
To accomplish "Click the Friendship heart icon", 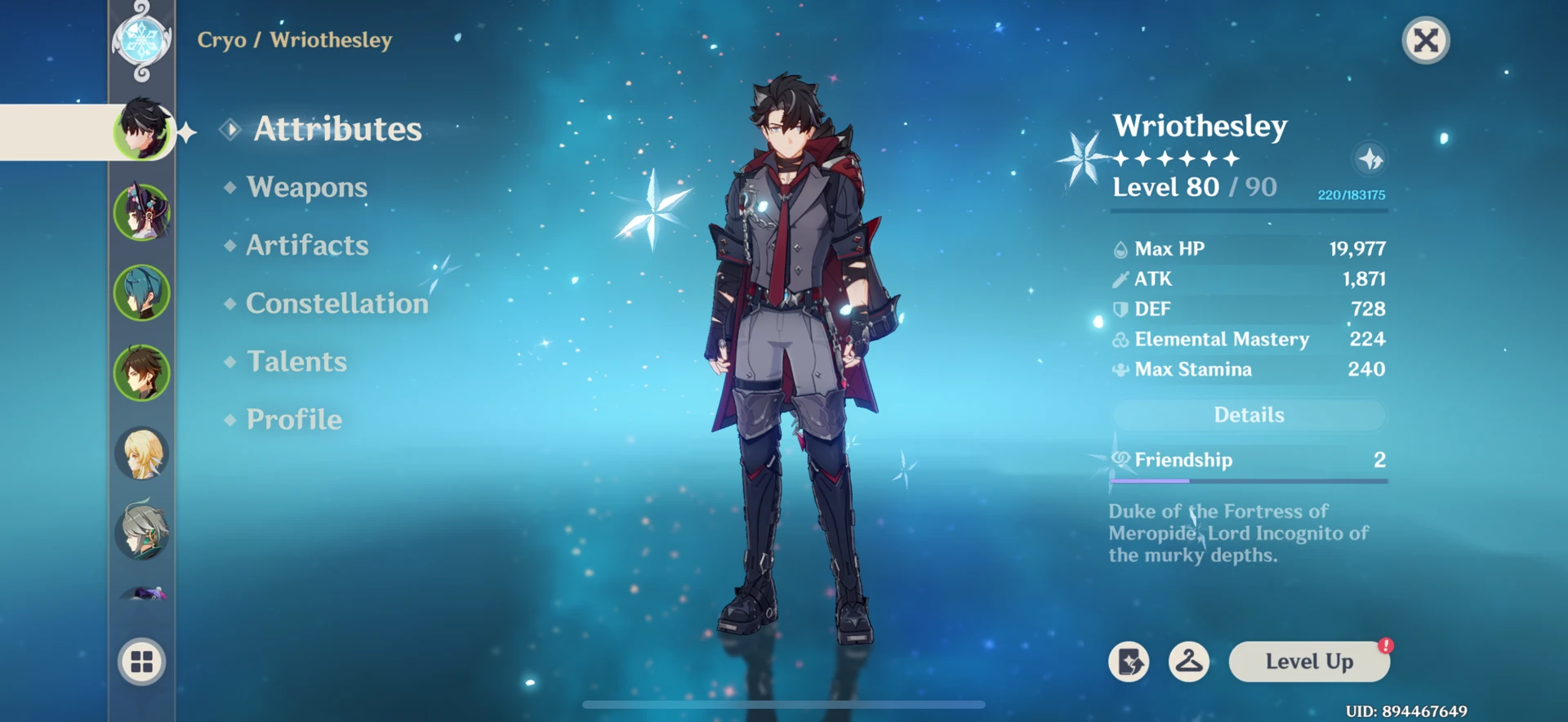I will click(x=1120, y=460).
